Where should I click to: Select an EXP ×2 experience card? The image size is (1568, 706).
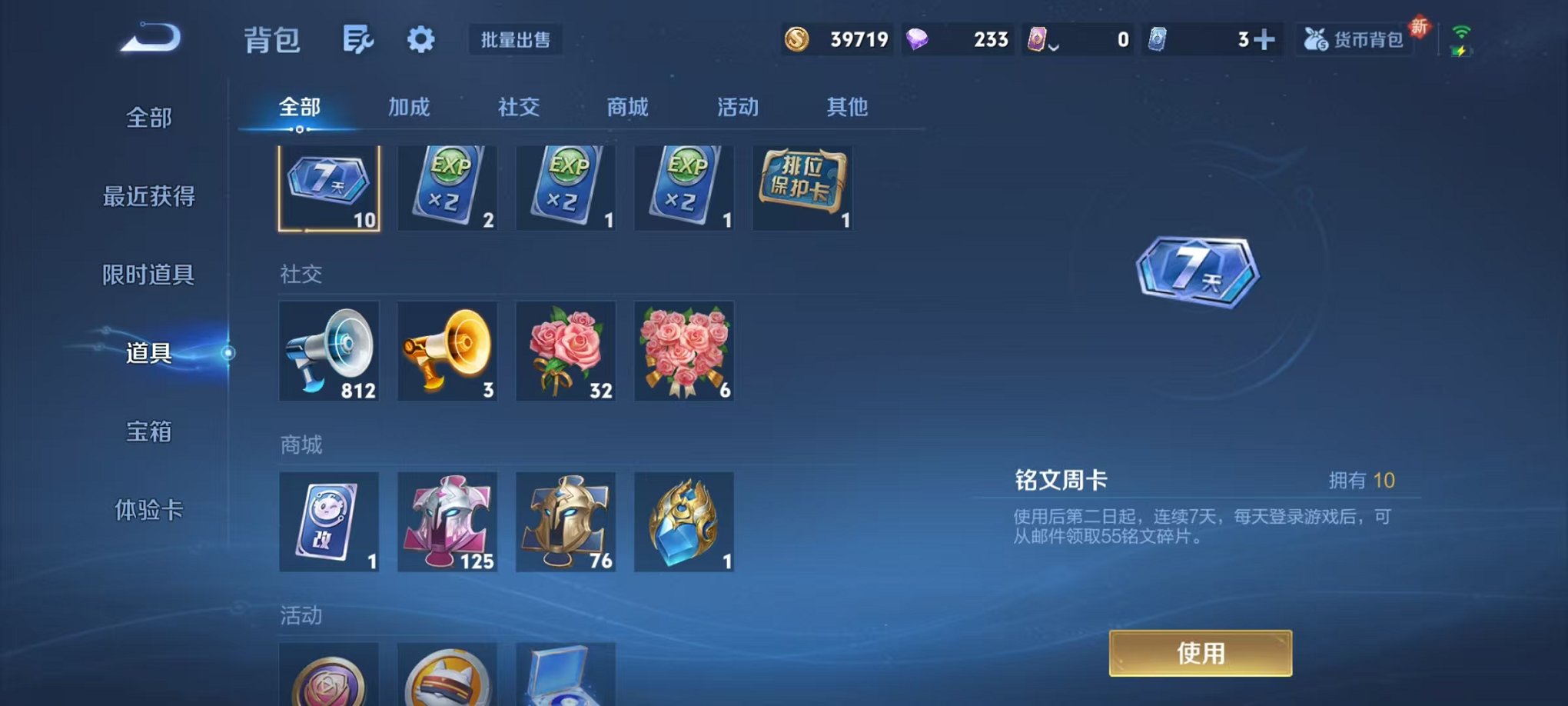[x=447, y=187]
